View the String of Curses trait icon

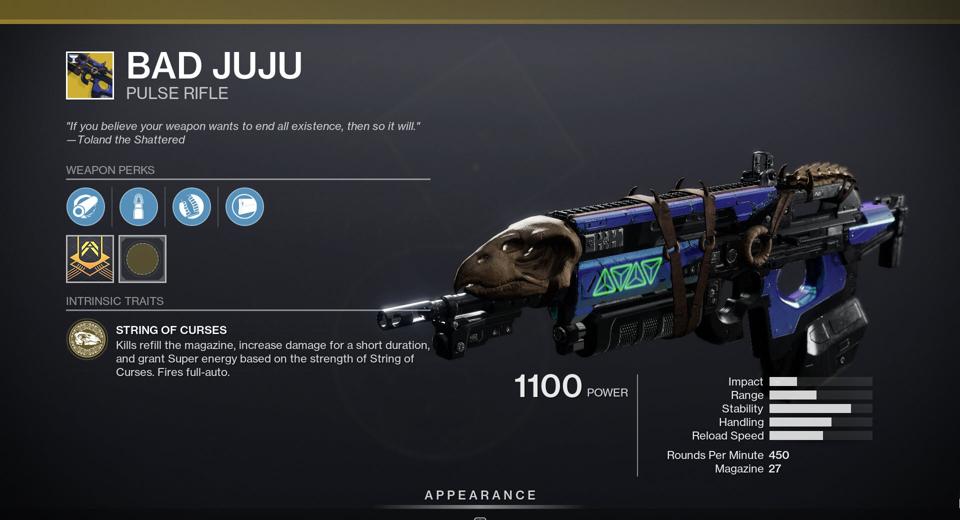pos(87,340)
